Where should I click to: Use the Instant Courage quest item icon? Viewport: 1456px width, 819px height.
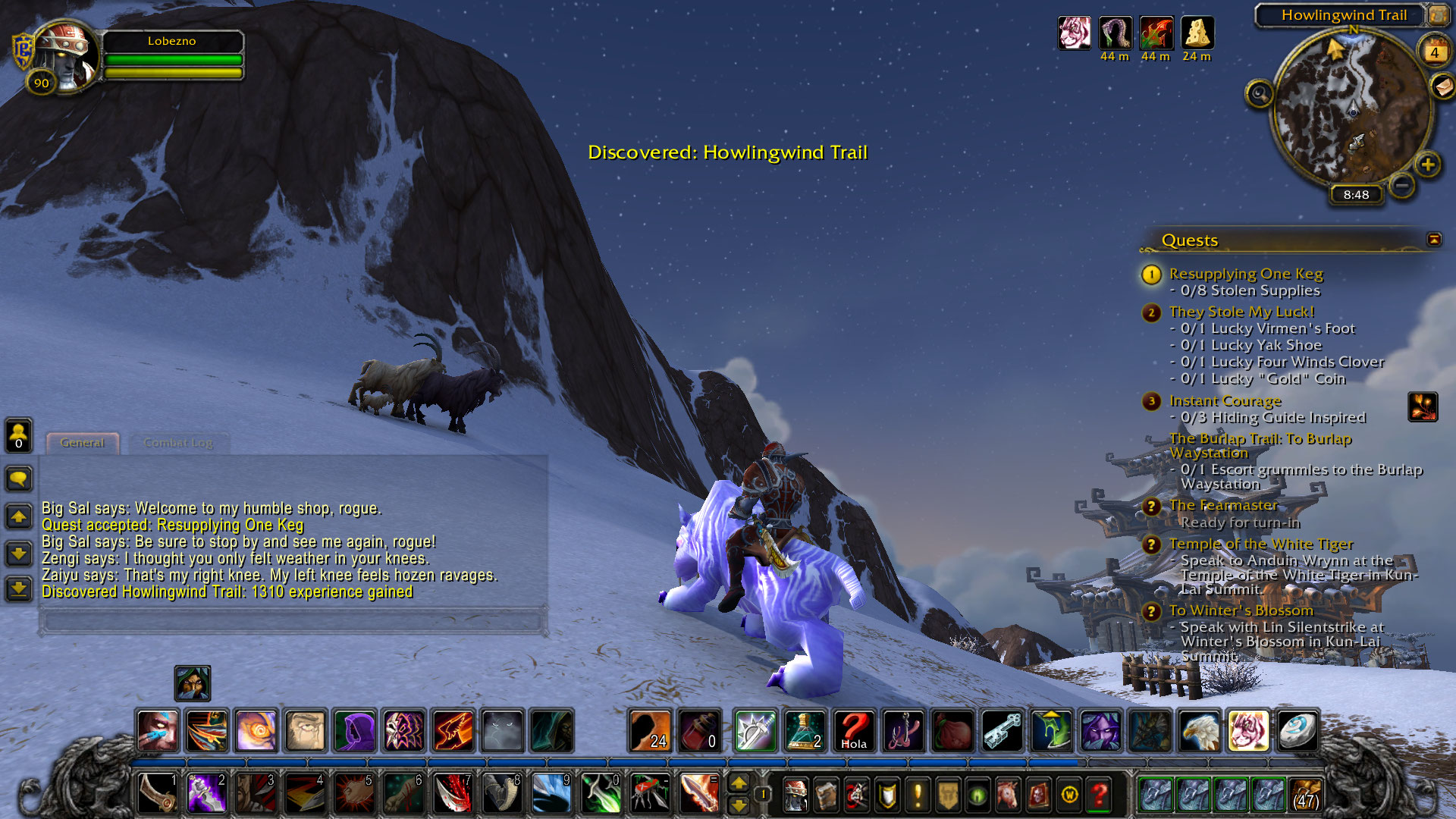(1423, 406)
